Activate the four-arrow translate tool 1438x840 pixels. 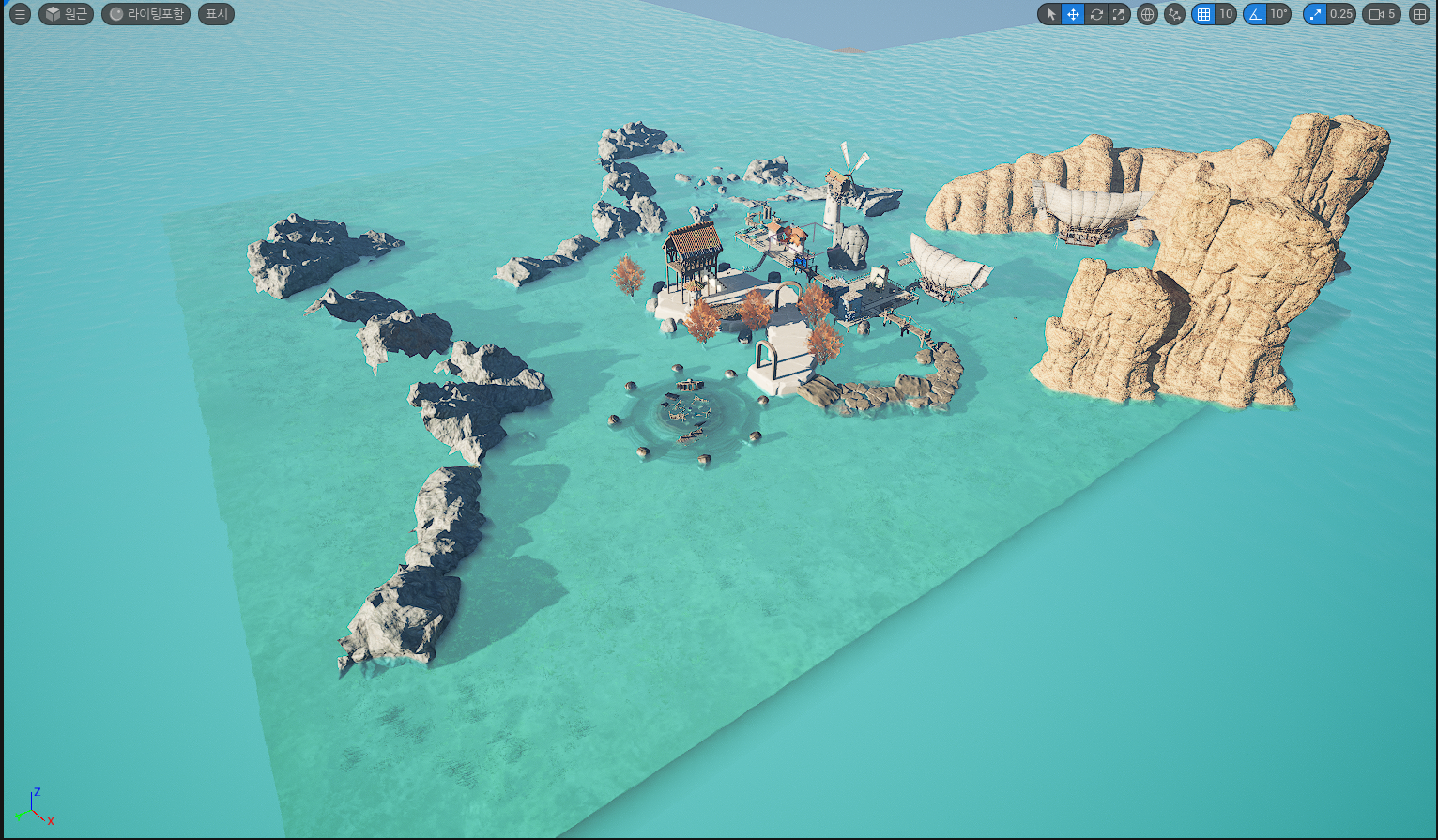tap(1073, 14)
